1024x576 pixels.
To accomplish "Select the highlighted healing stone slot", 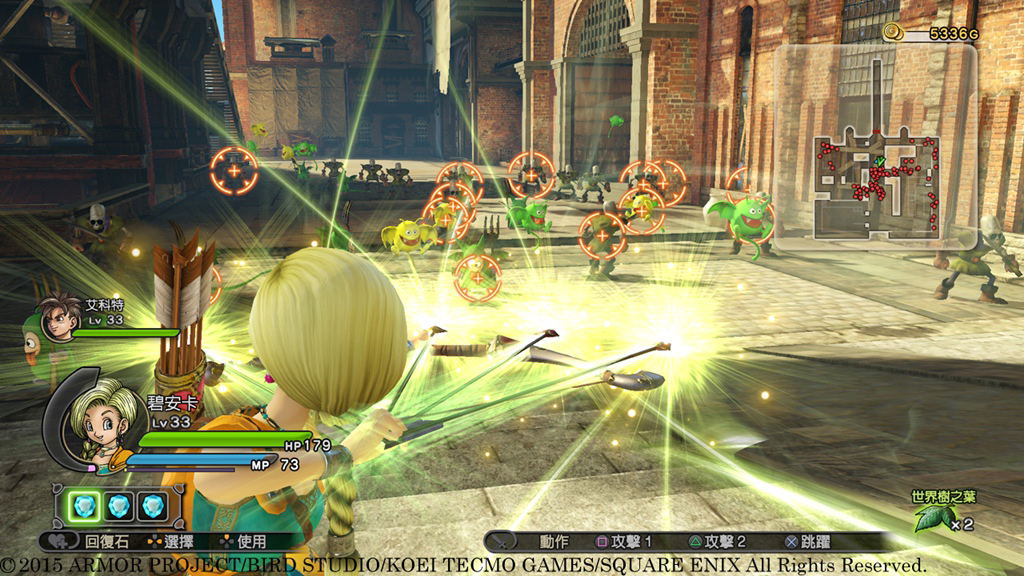I will tap(86, 504).
